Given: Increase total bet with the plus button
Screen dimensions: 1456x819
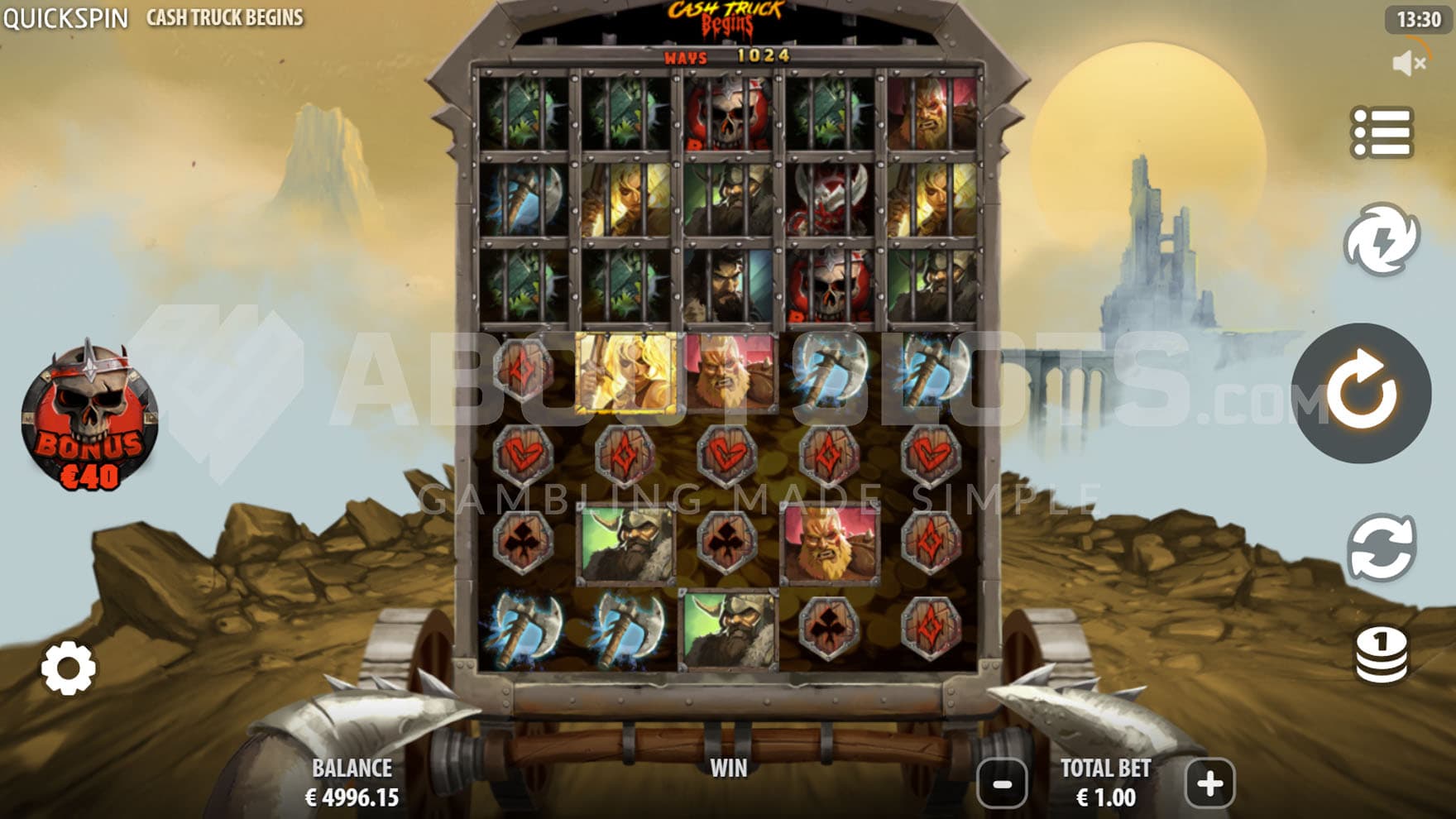Looking at the screenshot, I should pos(1209,783).
